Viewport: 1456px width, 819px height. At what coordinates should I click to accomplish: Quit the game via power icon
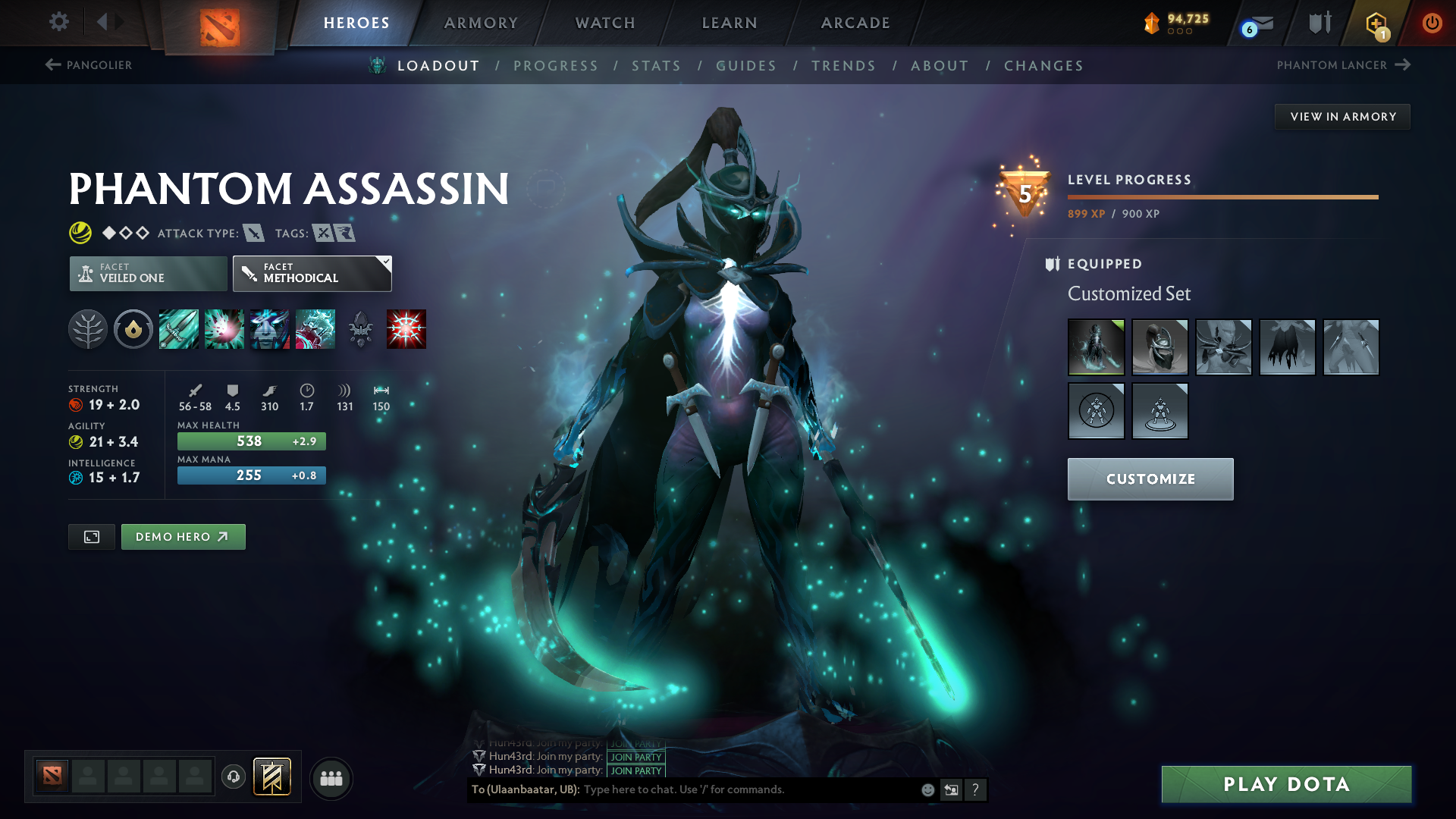[x=1432, y=23]
